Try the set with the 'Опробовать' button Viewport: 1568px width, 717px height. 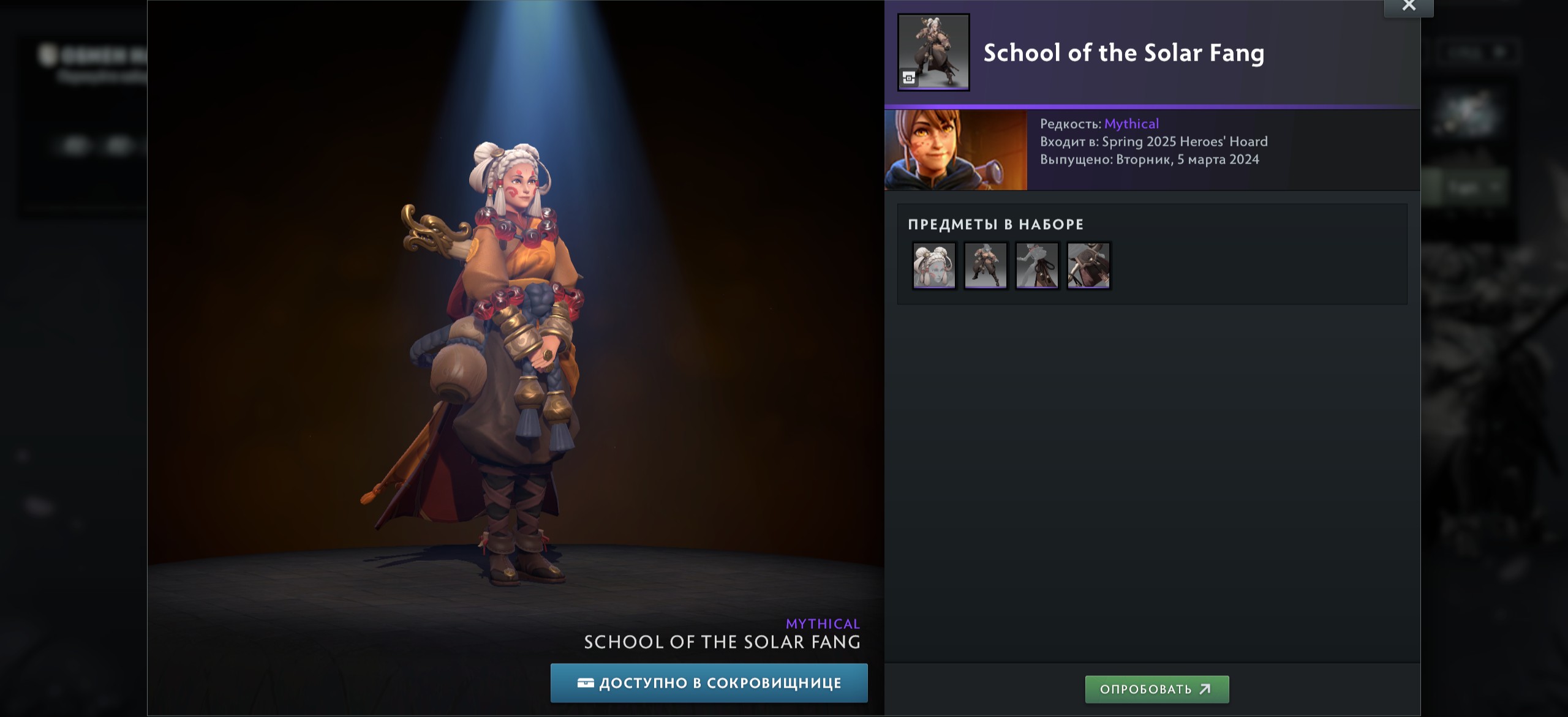pos(1156,689)
